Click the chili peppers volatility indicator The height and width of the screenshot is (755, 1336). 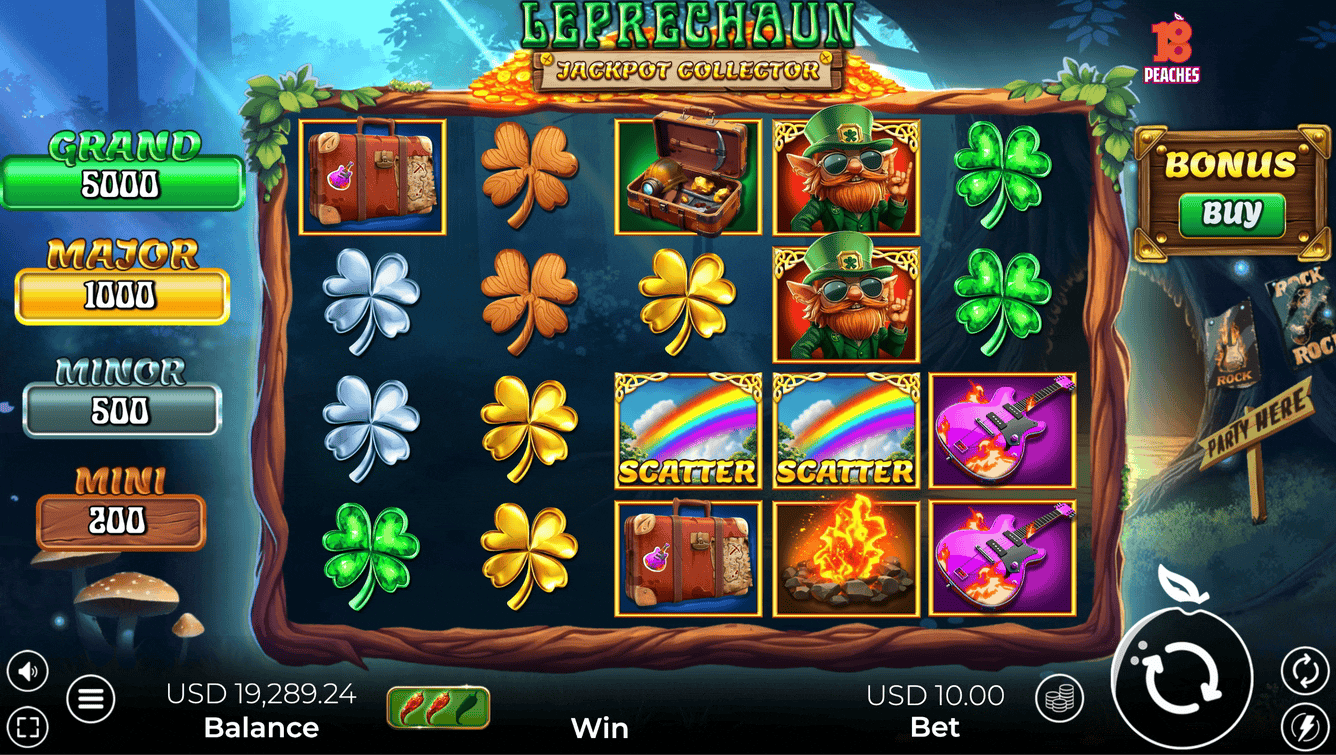(x=438, y=707)
